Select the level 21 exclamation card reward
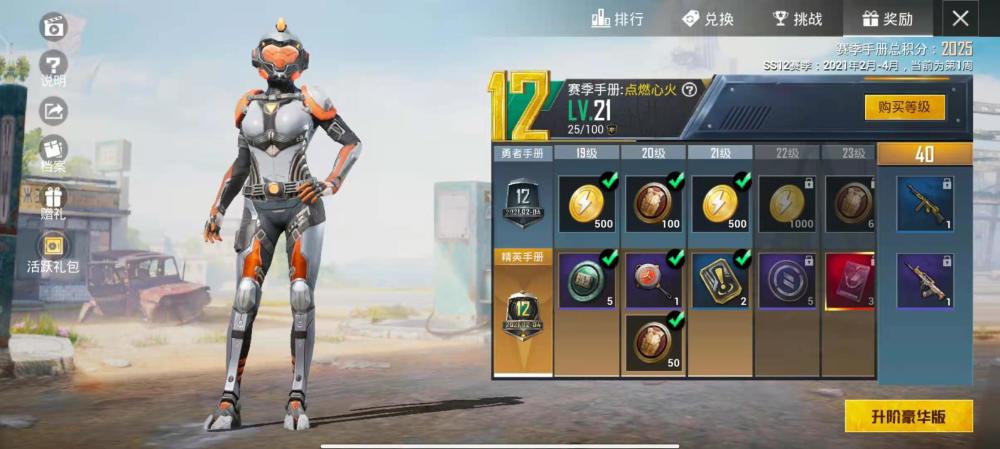Image resolution: width=1000 pixels, height=449 pixels. [720, 279]
